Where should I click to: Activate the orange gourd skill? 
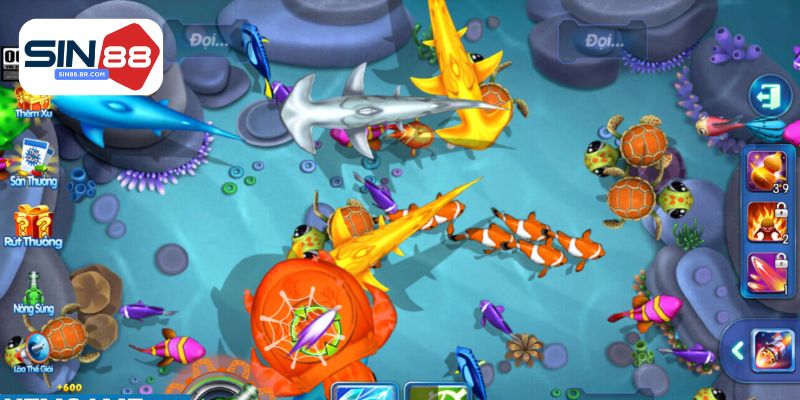click(x=768, y=170)
